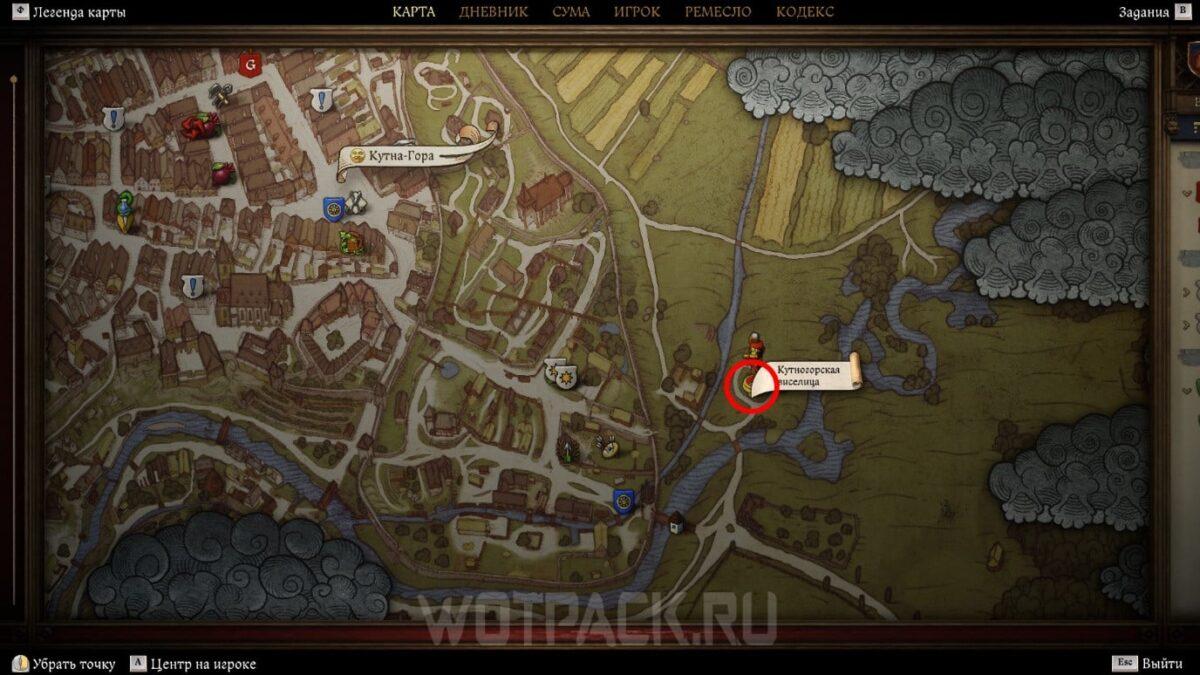Select the gray crossed-tools marker
Screen dimensions: 1200x675
pyautogui.click(x=221, y=95)
